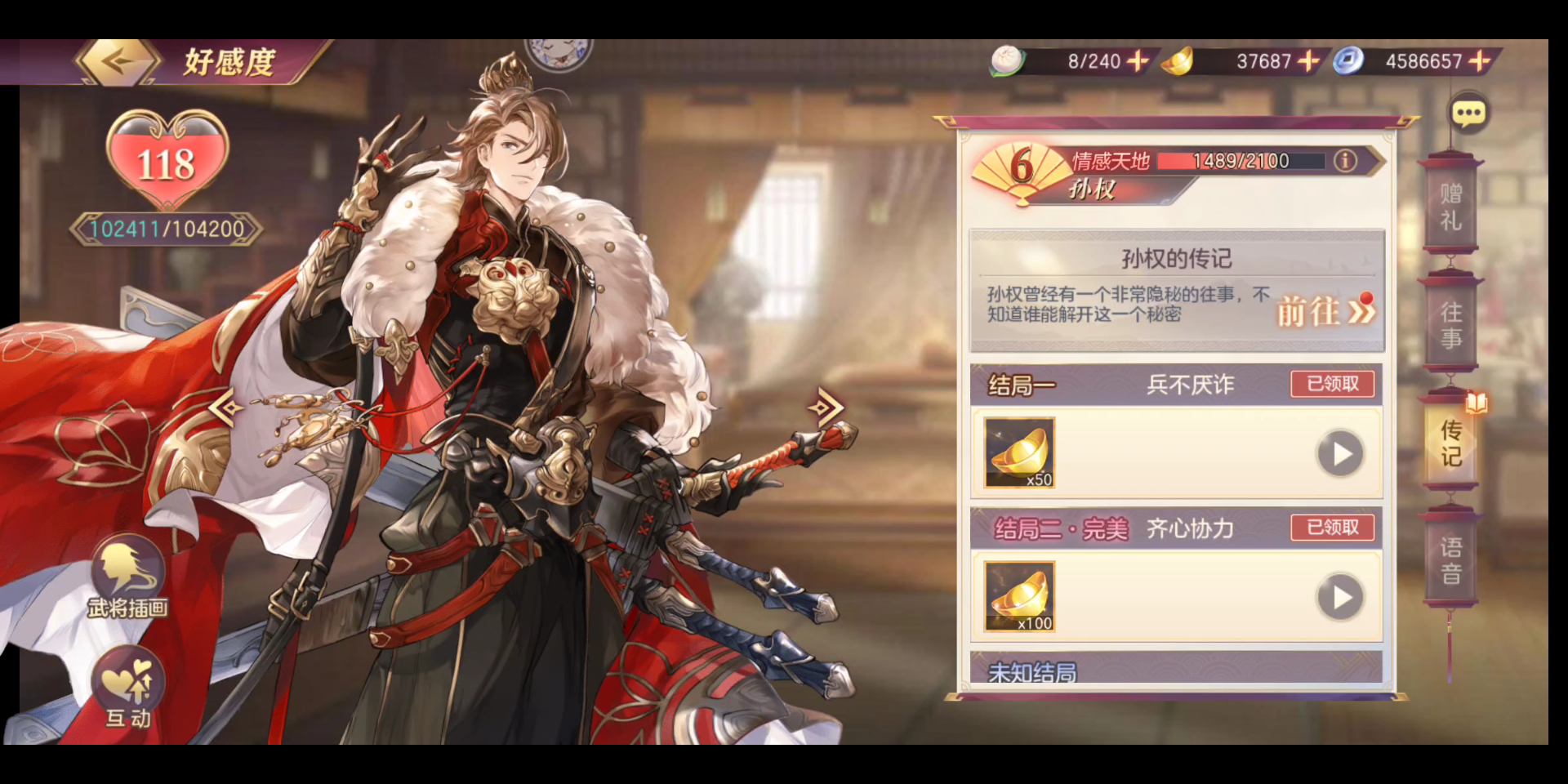The height and width of the screenshot is (784, 1568).
Task: Go to 孙权的传记 via 前往
Action: click(x=1325, y=311)
